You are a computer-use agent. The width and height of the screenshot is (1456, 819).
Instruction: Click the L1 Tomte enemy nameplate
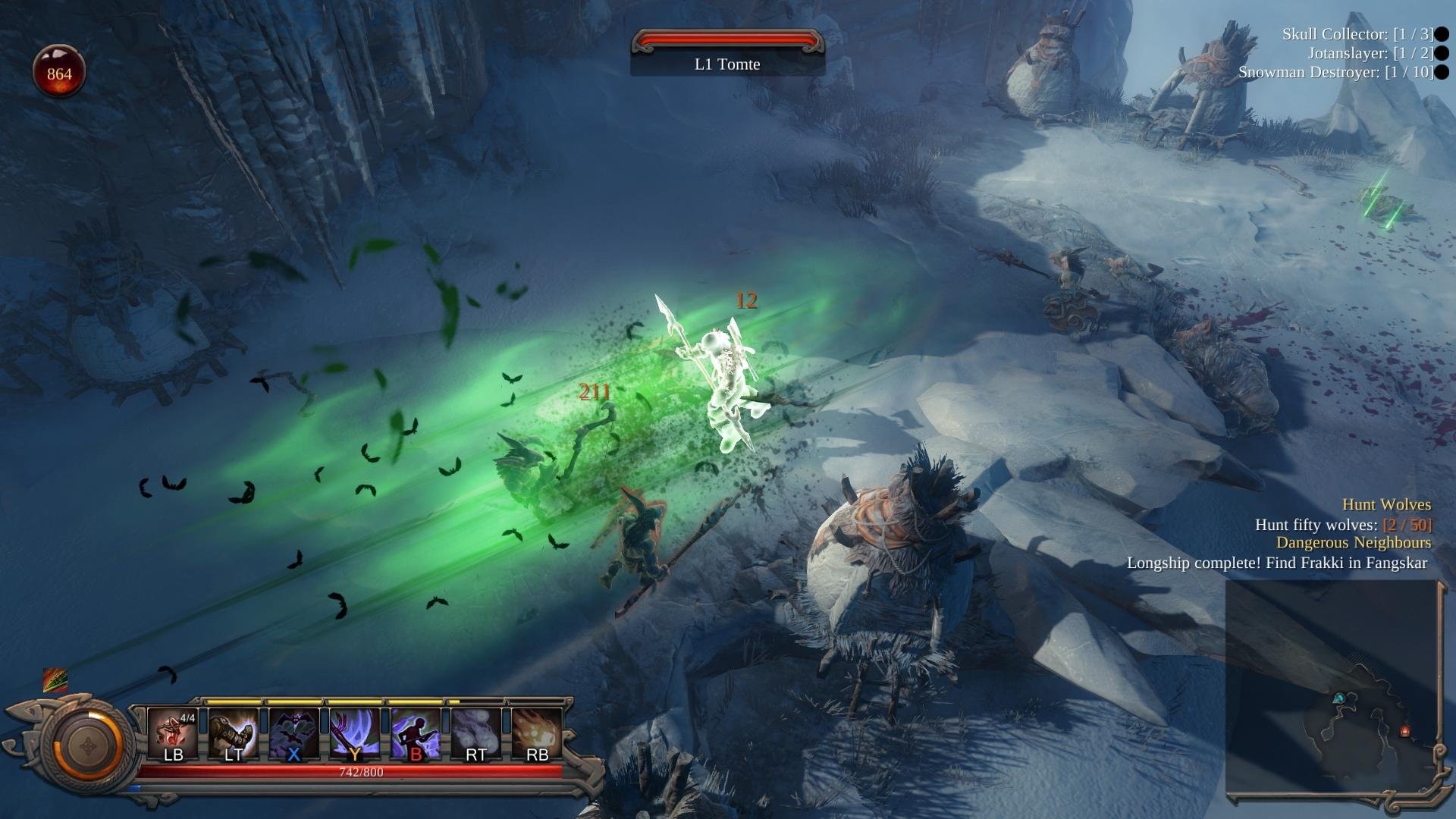pyautogui.click(x=726, y=64)
